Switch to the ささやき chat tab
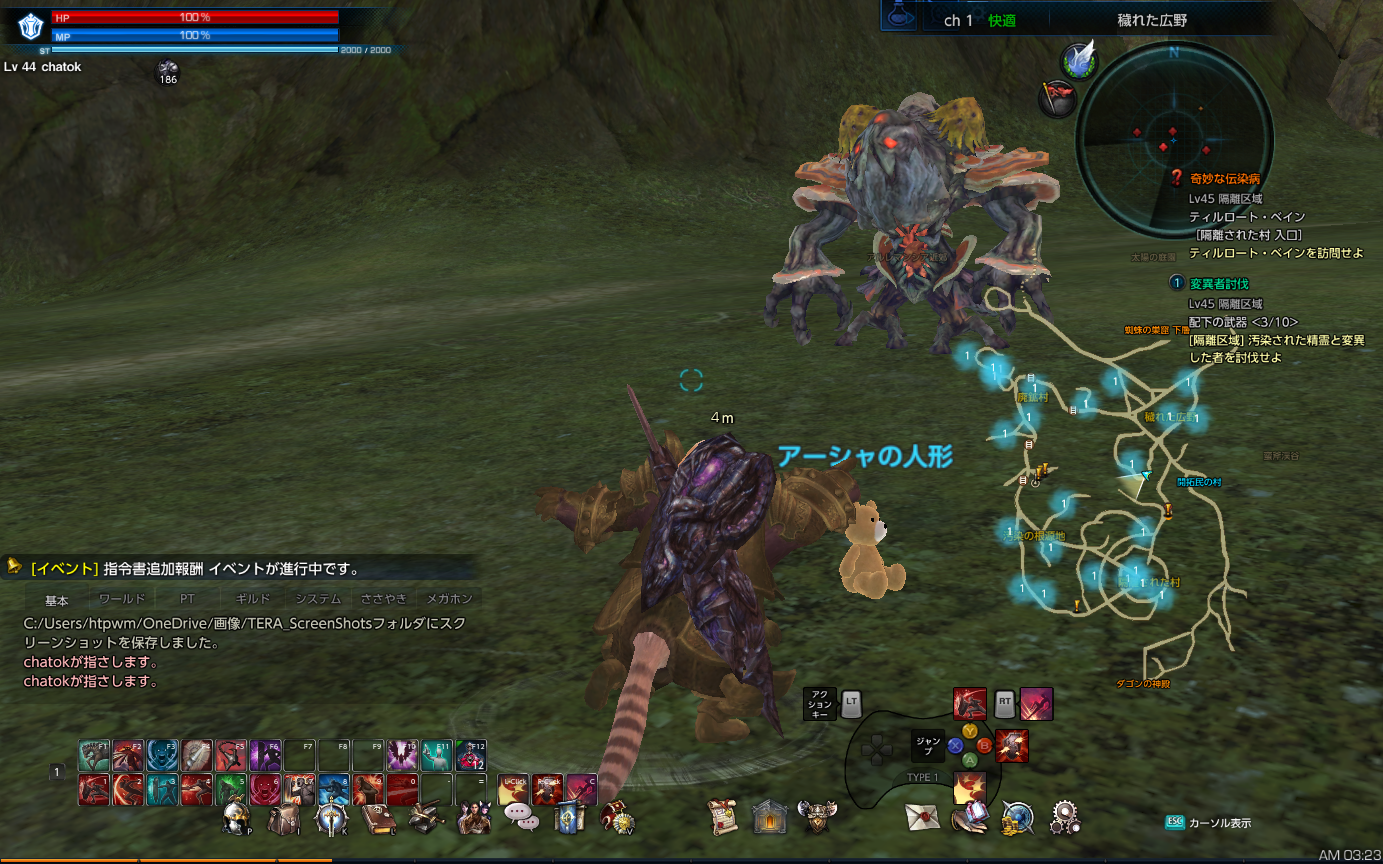The width and height of the screenshot is (1383, 864). tap(384, 599)
